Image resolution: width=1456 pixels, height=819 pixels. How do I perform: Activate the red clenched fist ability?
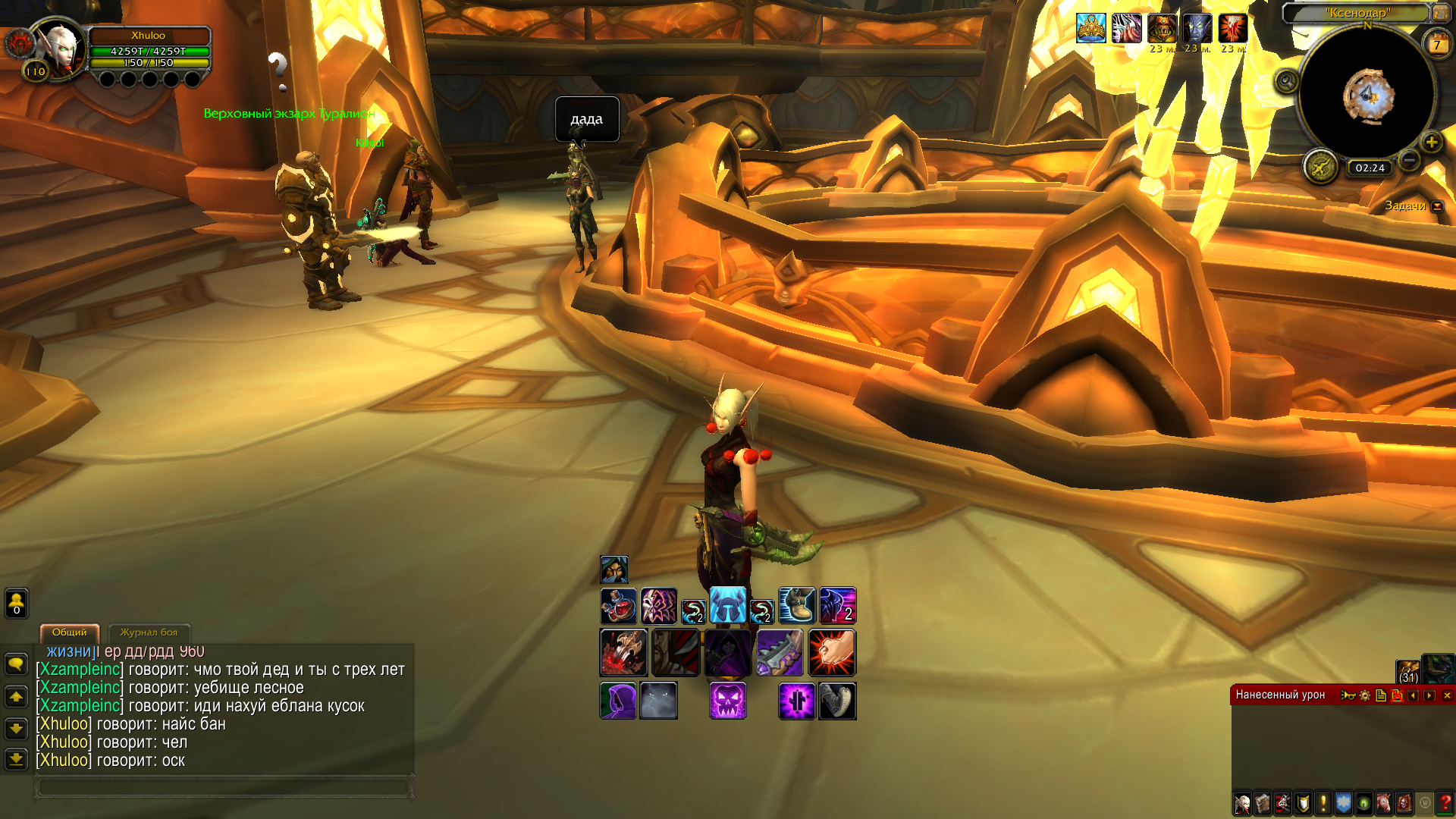tap(832, 652)
